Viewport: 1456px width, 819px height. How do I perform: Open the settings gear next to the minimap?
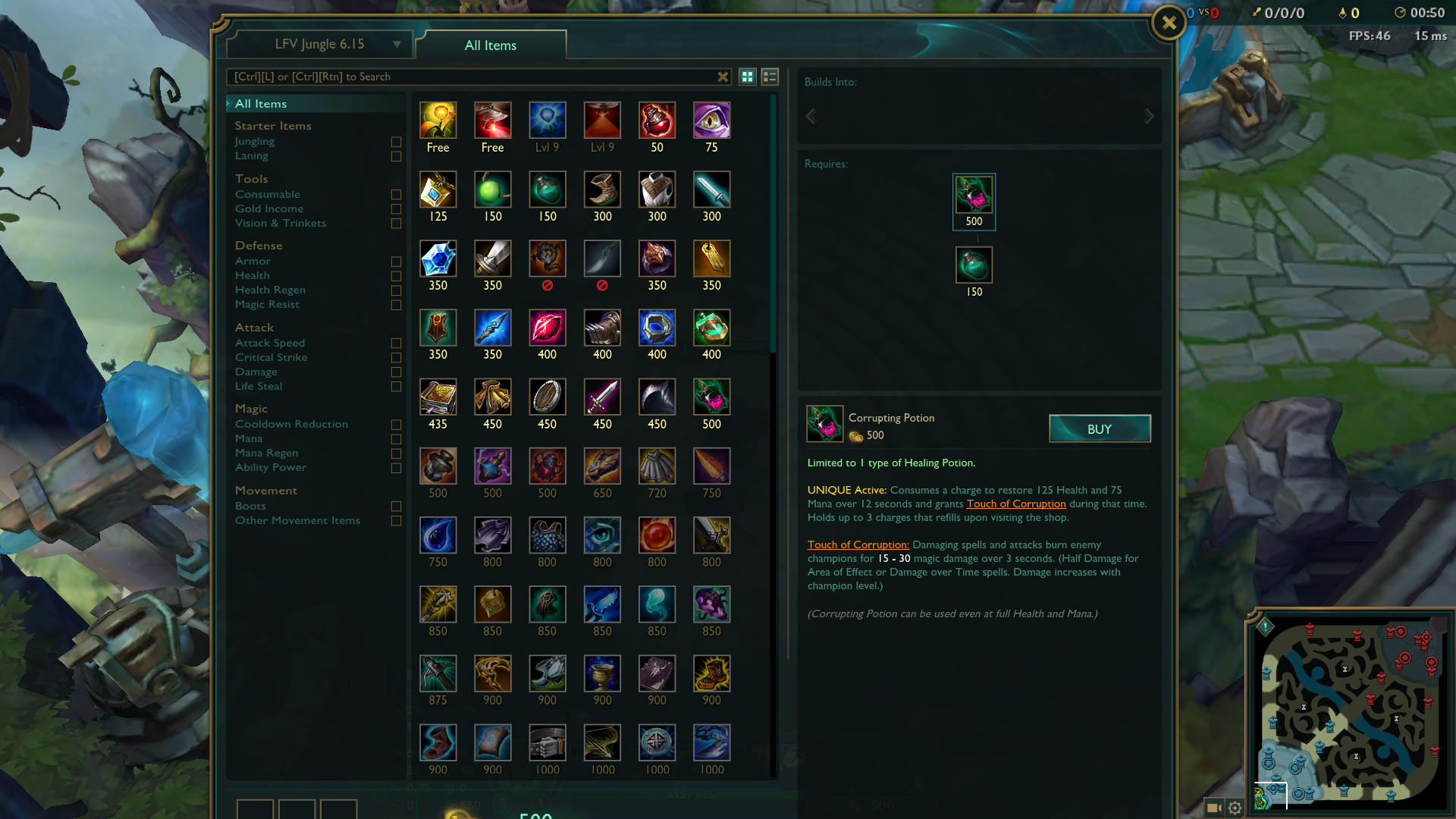(x=1235, y=808)
